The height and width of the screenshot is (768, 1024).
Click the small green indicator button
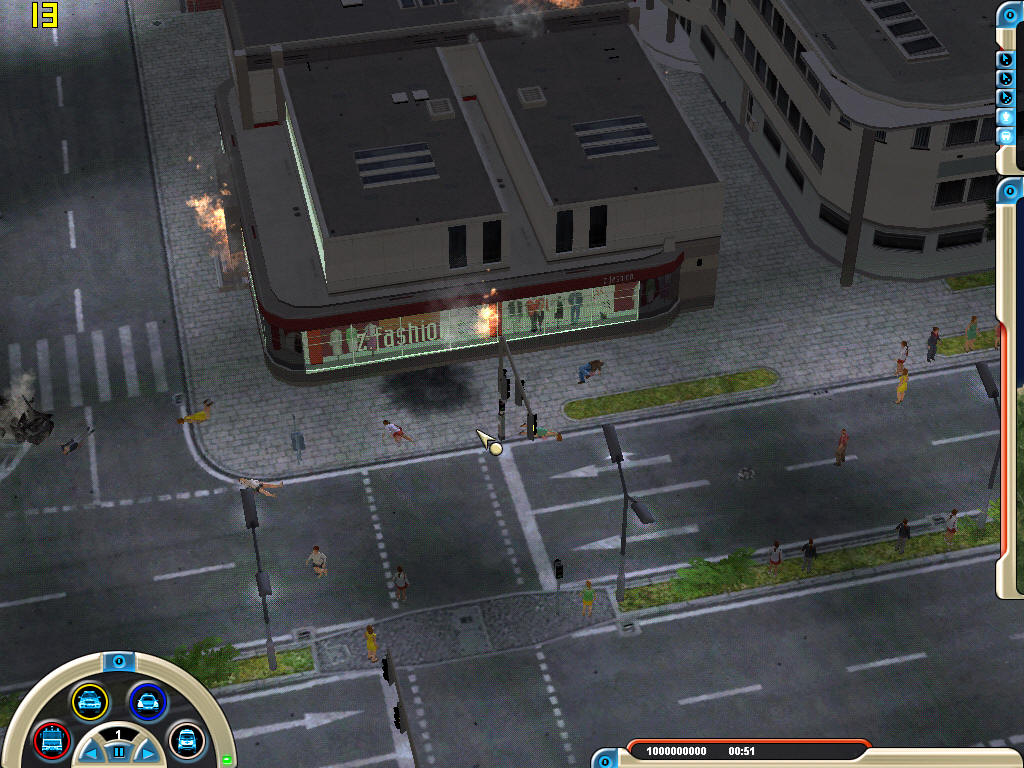[227, 760]
